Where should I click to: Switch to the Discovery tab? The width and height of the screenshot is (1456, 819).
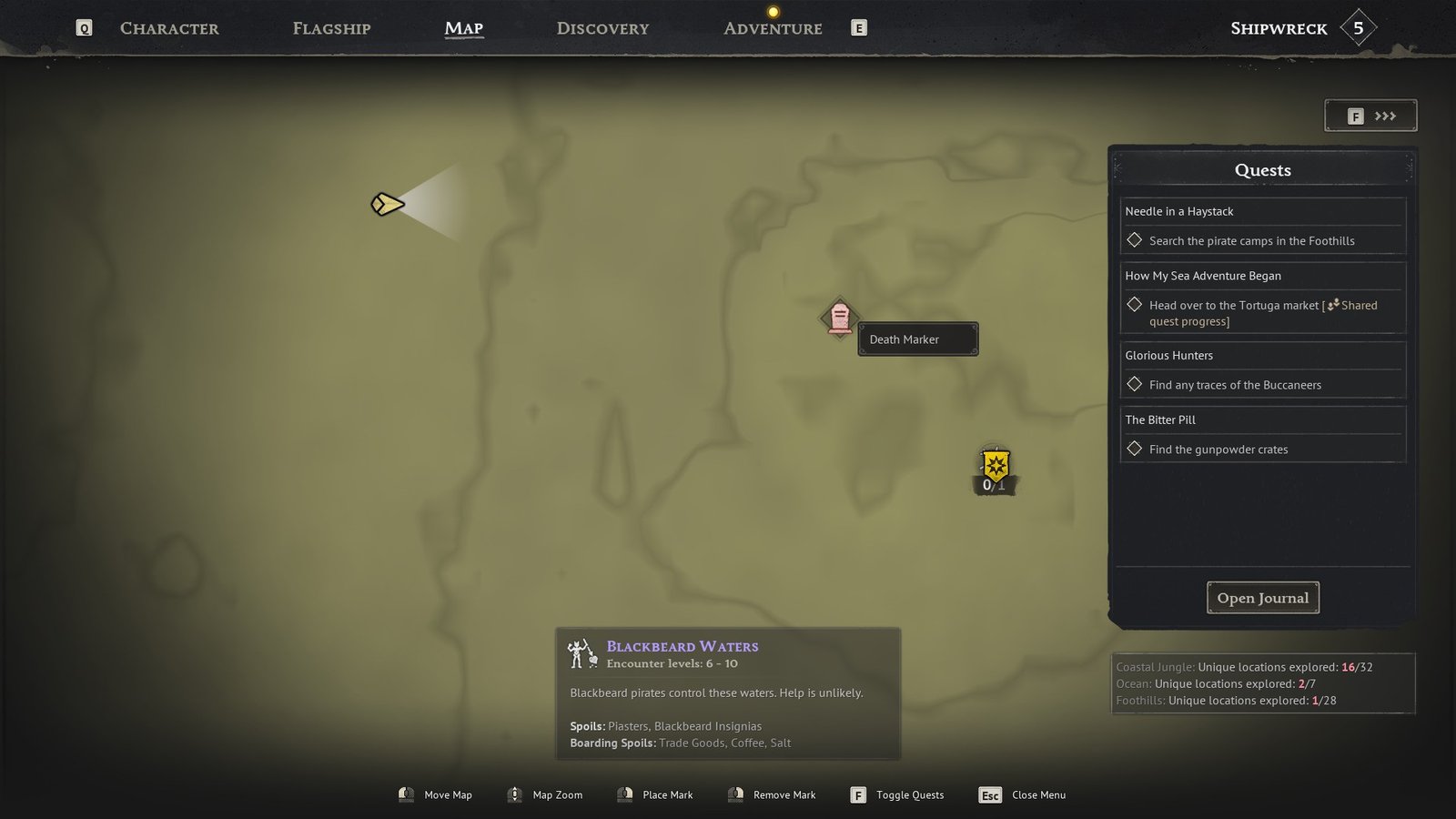[x=602, y=28]
